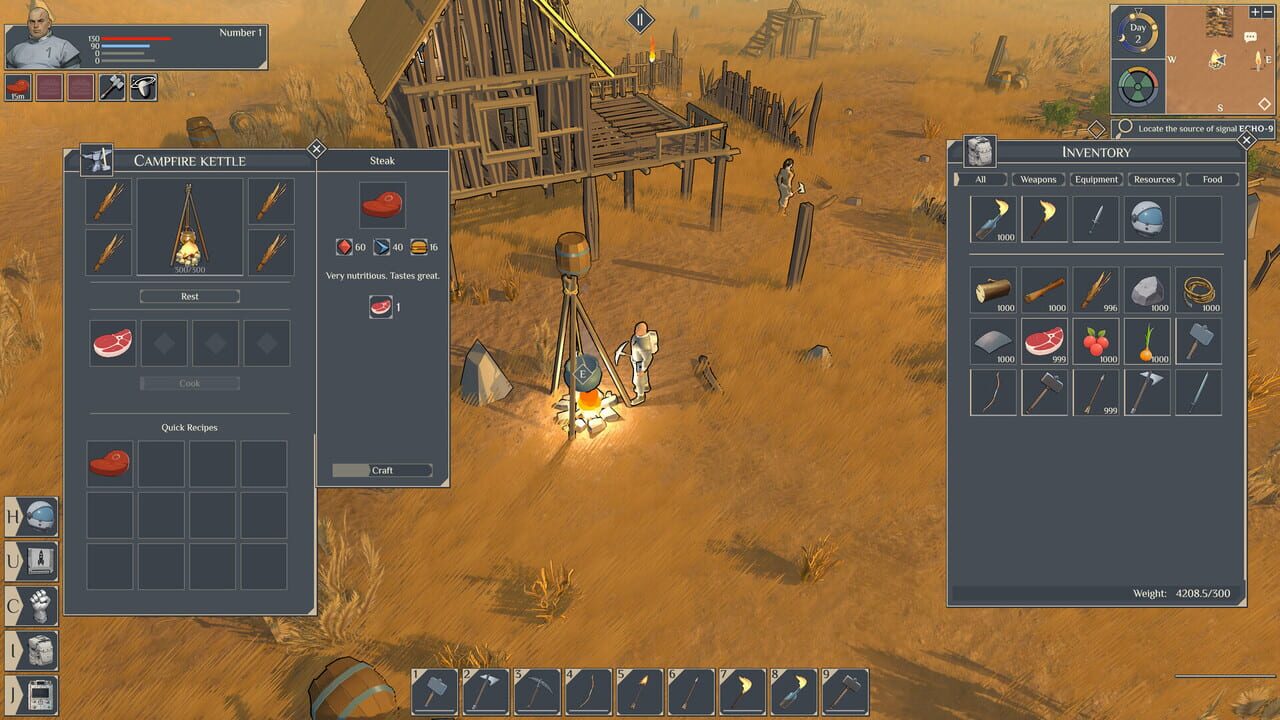Click the Rest button in Campfire Kettle
This screenshot has height=720, width=1280.
coord(188,296)
